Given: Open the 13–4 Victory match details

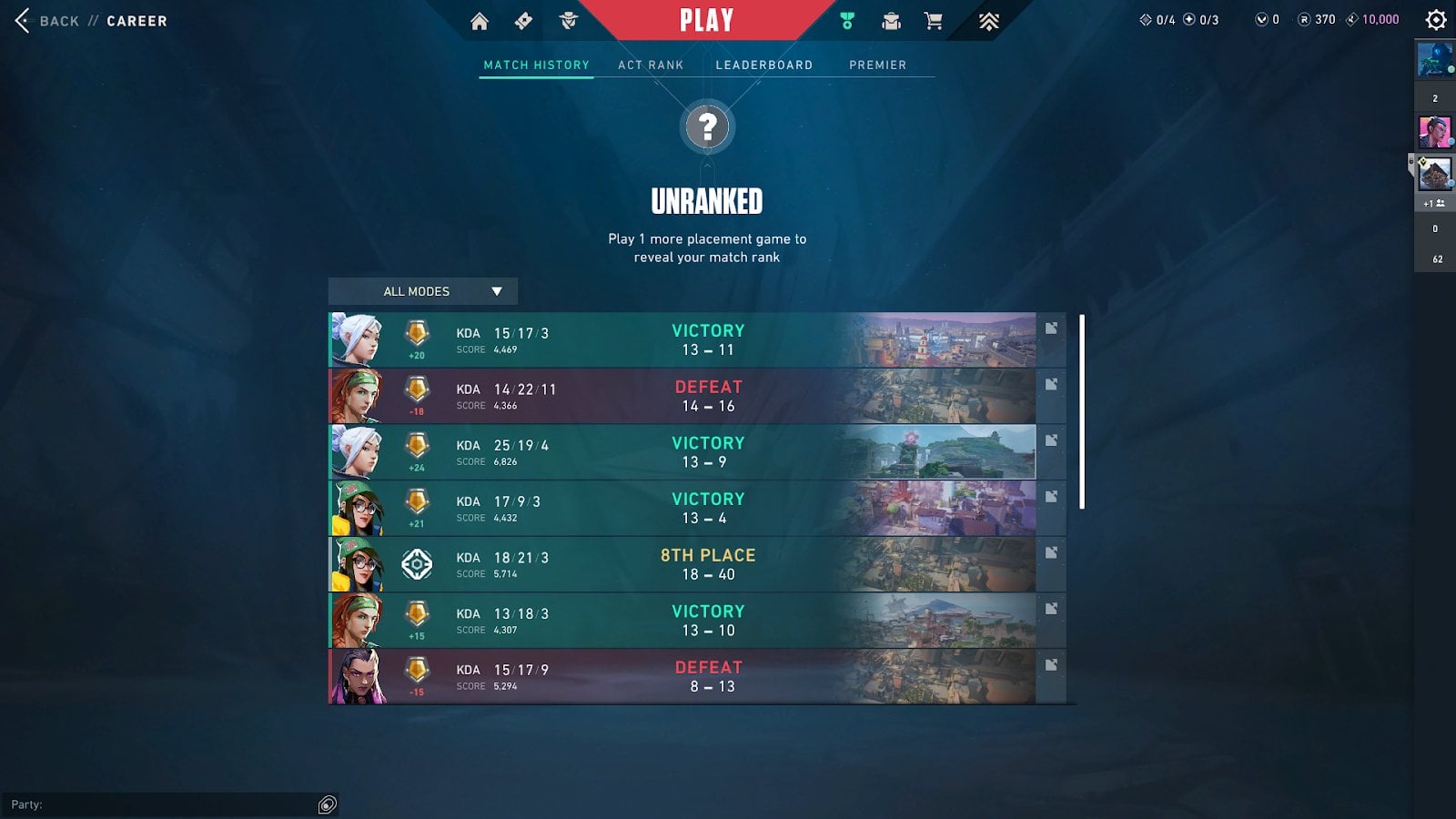Looking at the screenshot, I should pyautogui.click(x=682, y=509).
